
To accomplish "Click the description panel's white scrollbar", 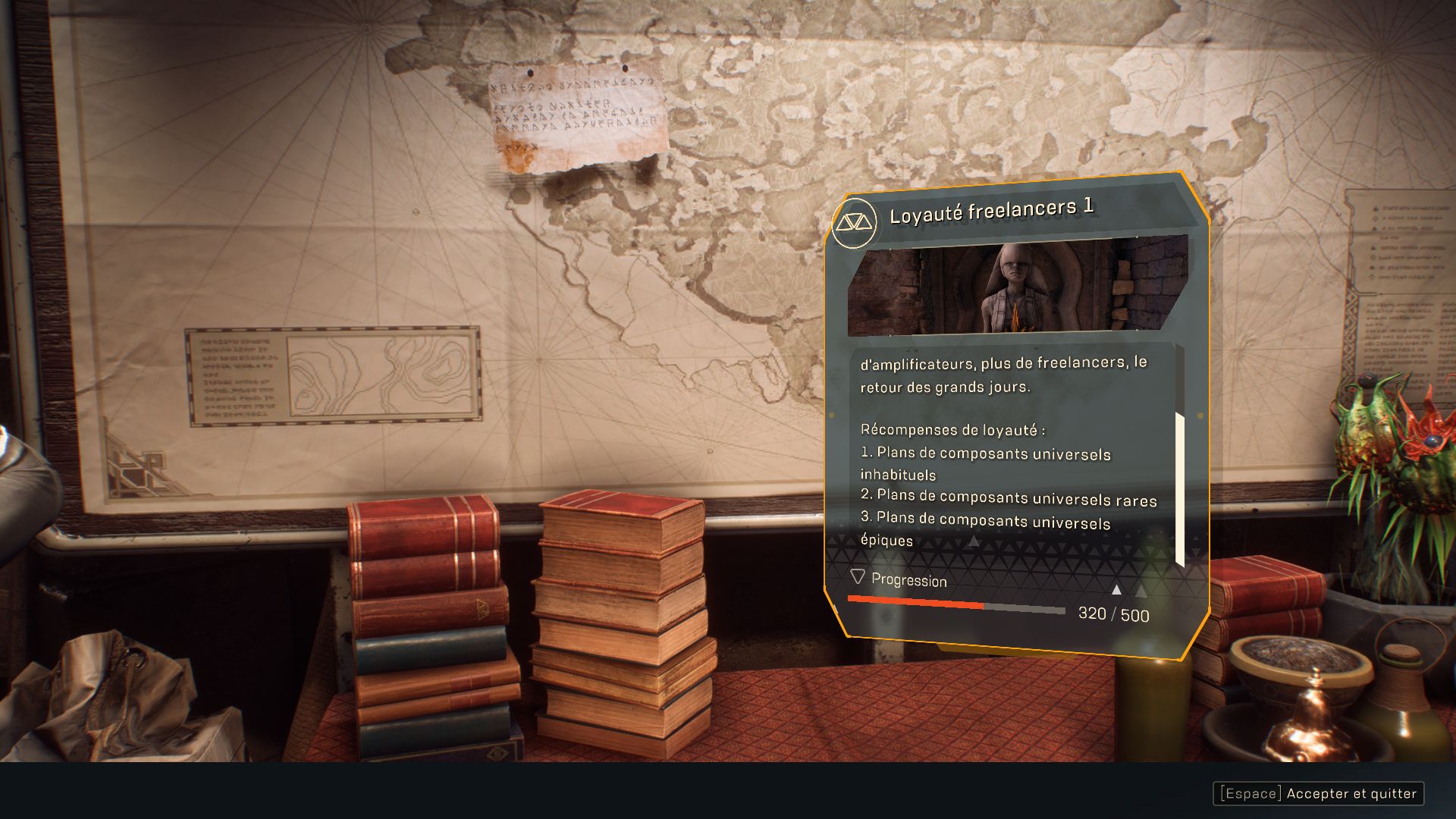I will 1179,489.
